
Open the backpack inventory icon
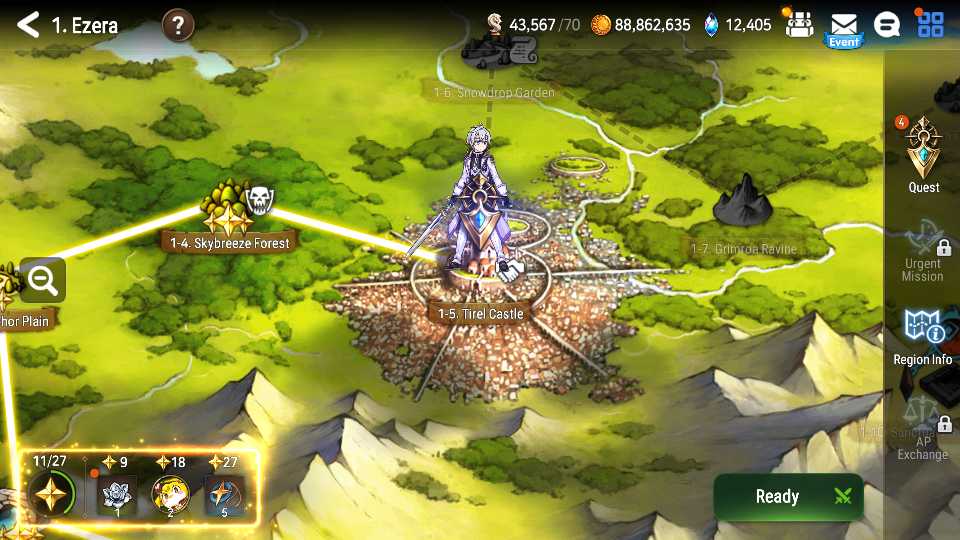tap(798, 24)
